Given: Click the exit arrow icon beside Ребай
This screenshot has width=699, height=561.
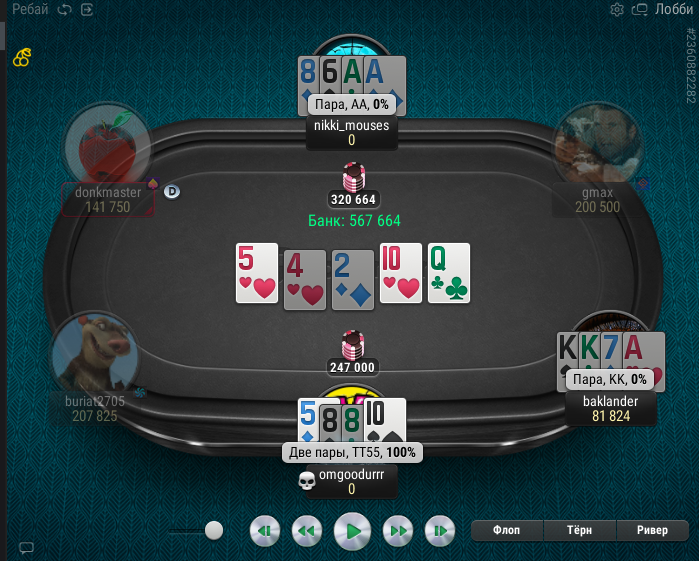Looking at the screenshot, I should (x=87, y=10).
